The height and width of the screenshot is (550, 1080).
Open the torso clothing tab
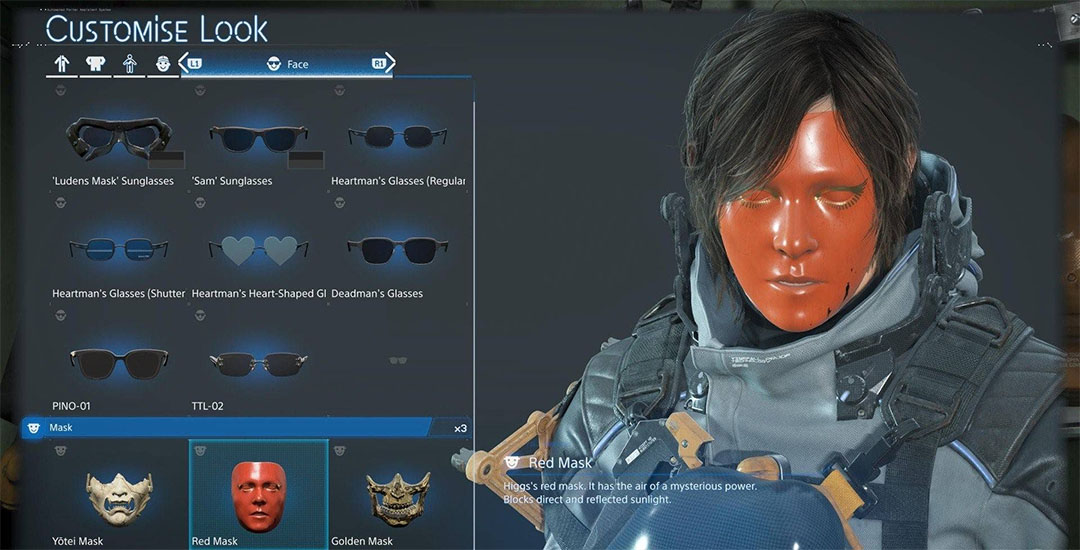96,64
